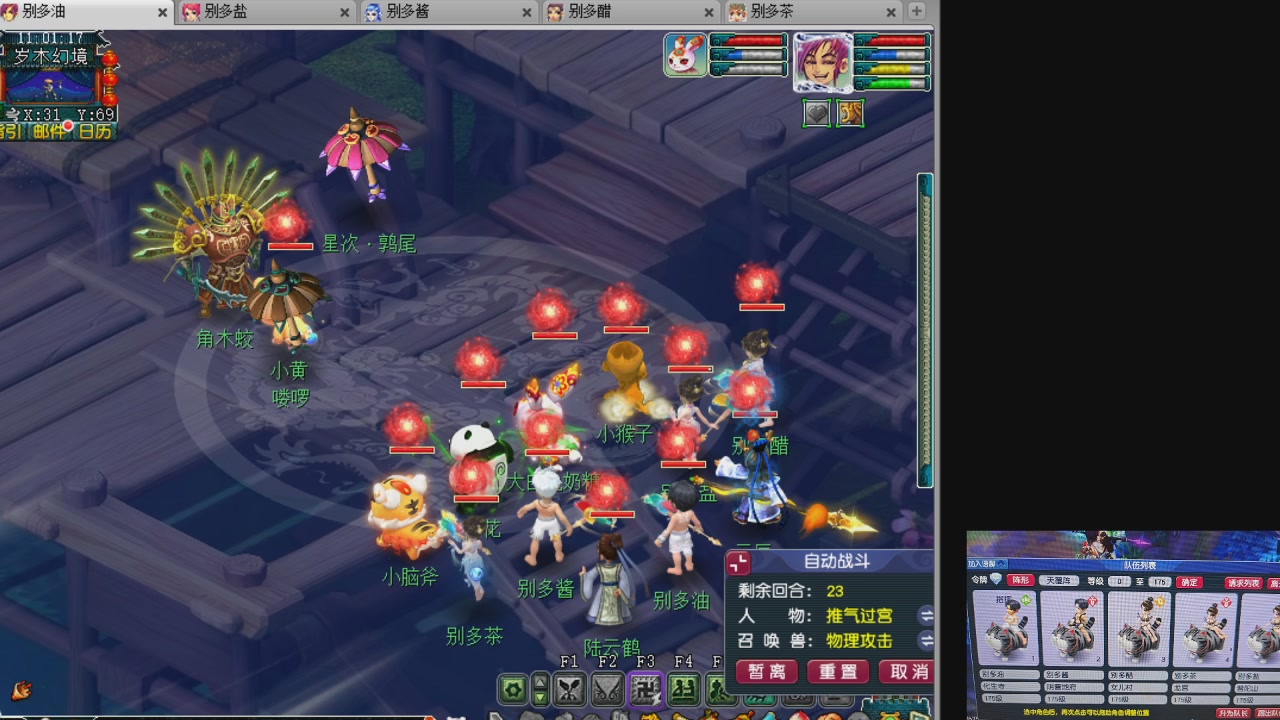
Task: Select the settings gear icon on the toolbar
Action: coord(513,689)
